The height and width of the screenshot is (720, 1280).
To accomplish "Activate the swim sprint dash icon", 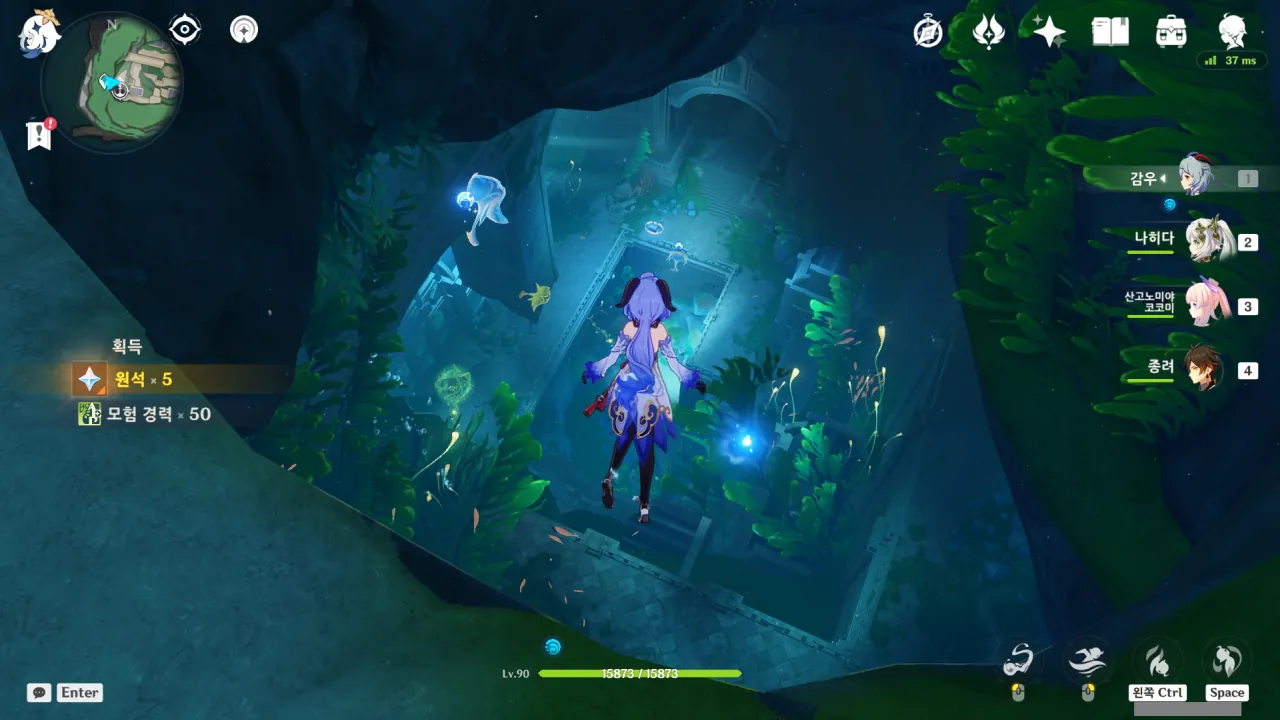I will [x=1087, y=659].
